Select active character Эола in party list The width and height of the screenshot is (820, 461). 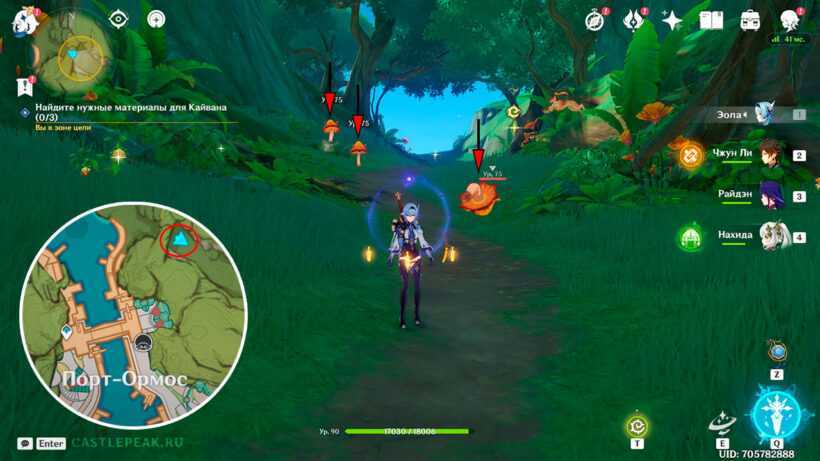(x=765, y=114)
